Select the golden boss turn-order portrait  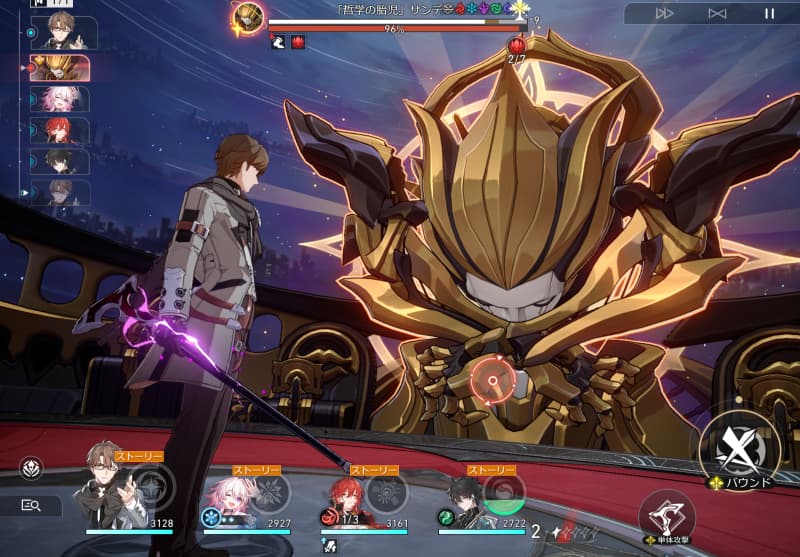(x=62, y=67)
